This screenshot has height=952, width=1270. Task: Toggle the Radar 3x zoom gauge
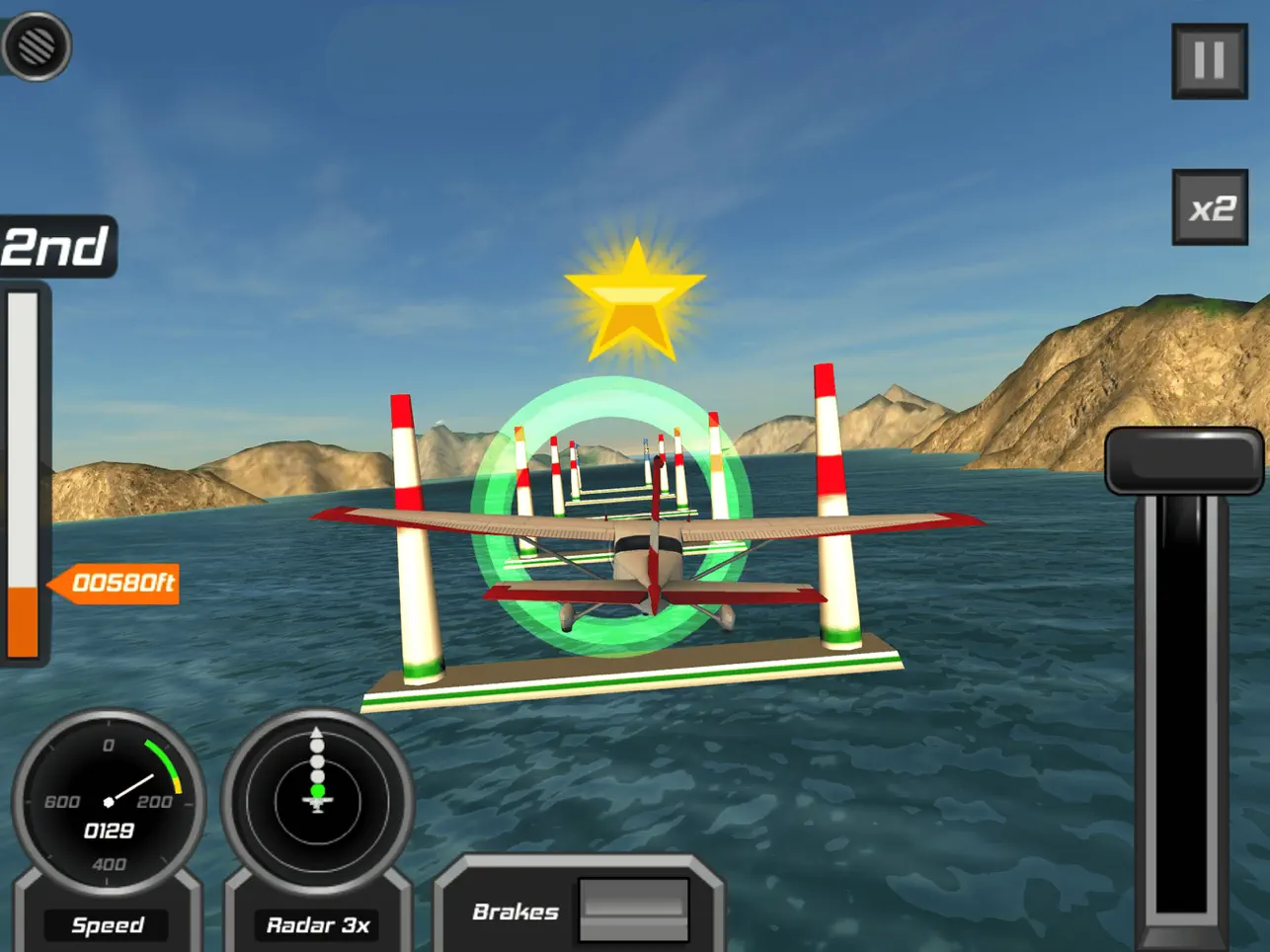317,802
